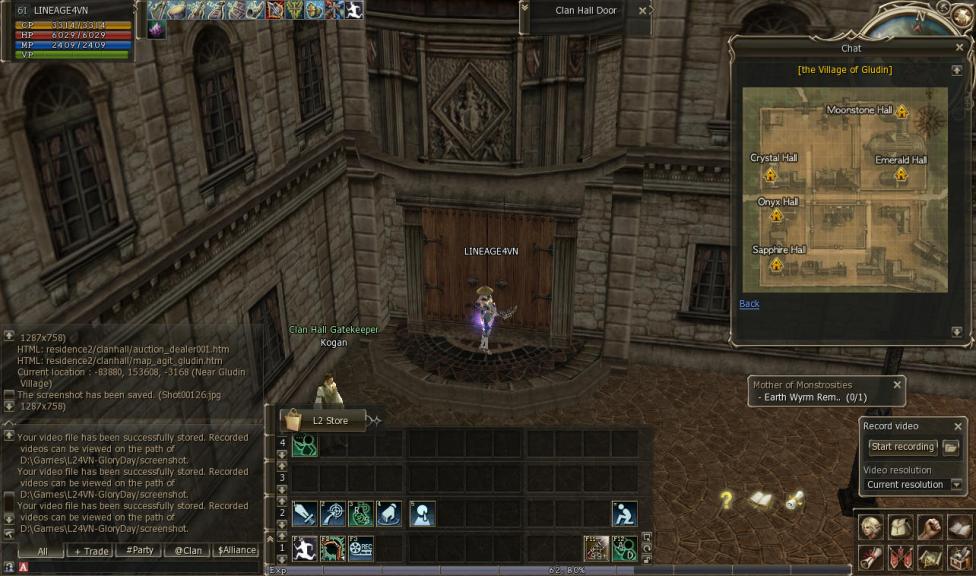The width and height of the screenshot is (976, 576).
Task: Switch to the @Clan chat tab
Action: 187,551
